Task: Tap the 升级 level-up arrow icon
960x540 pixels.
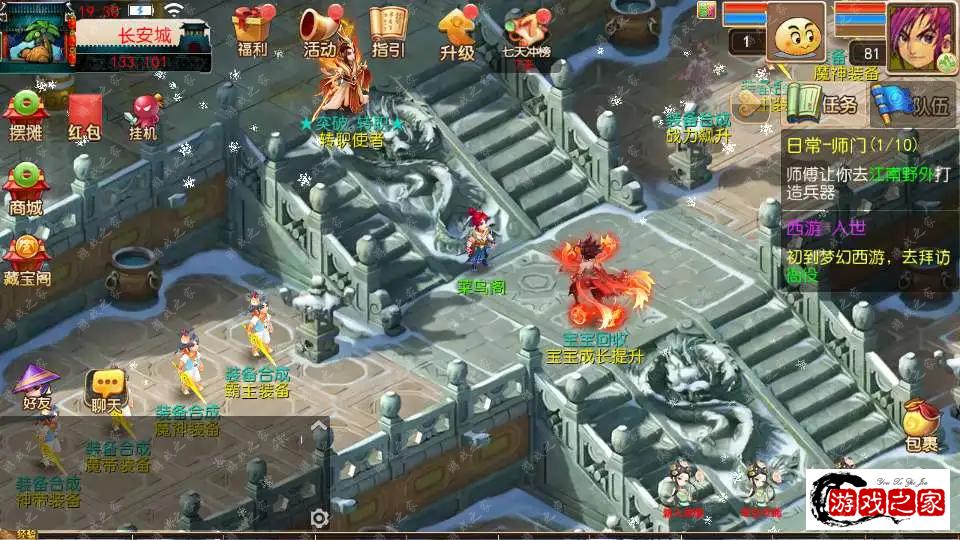Action: tap(457, 32)
